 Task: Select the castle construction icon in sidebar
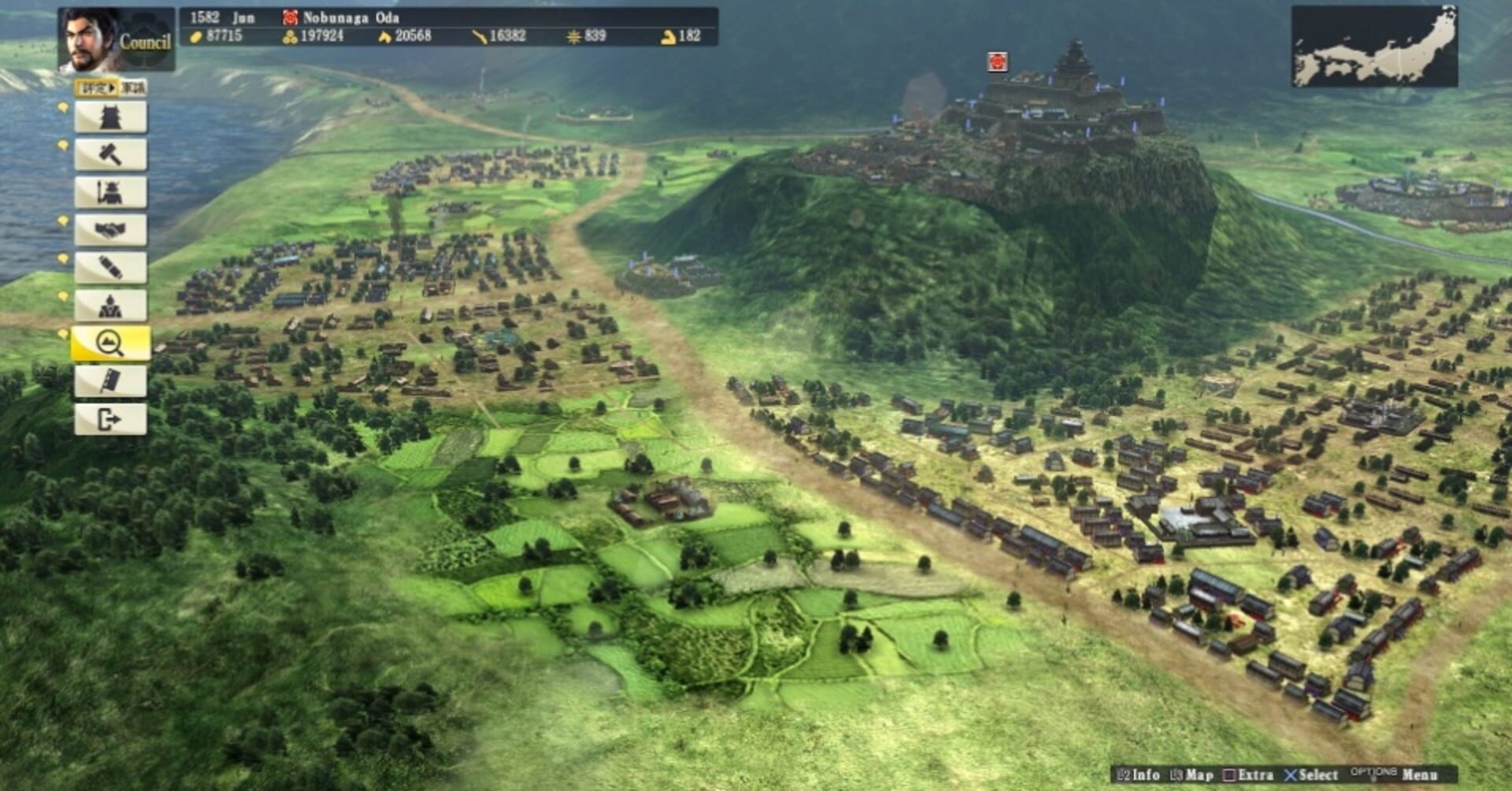pos(110,117)
